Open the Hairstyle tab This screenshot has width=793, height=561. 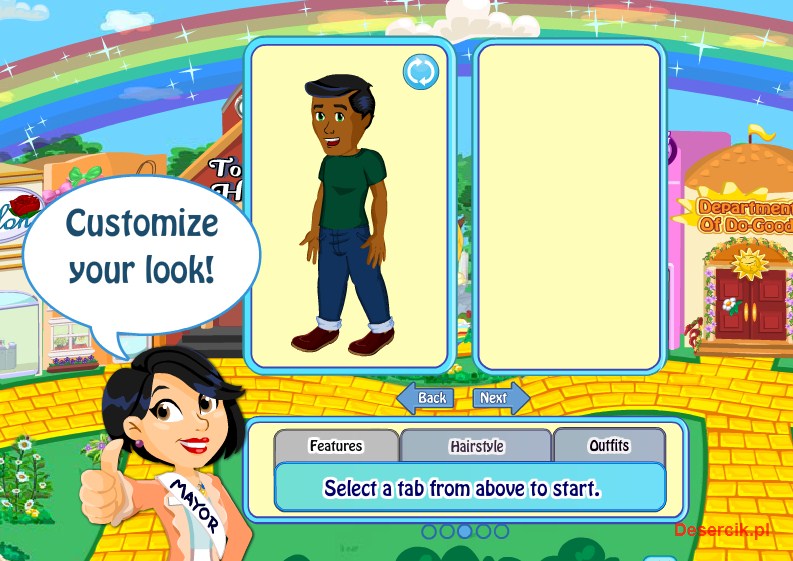pyautogui.click(x=476, y=446)
